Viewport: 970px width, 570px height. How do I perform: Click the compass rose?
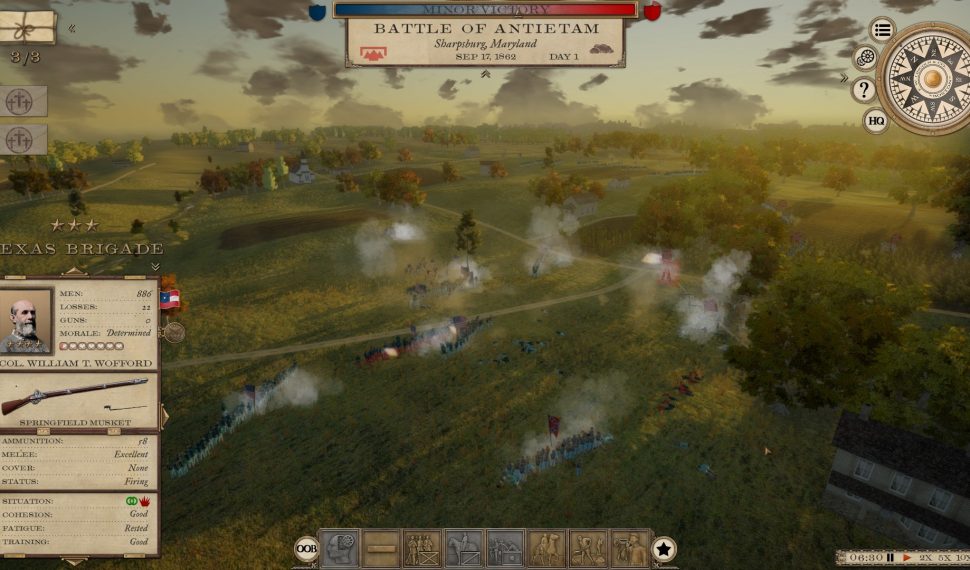[931, 77]
